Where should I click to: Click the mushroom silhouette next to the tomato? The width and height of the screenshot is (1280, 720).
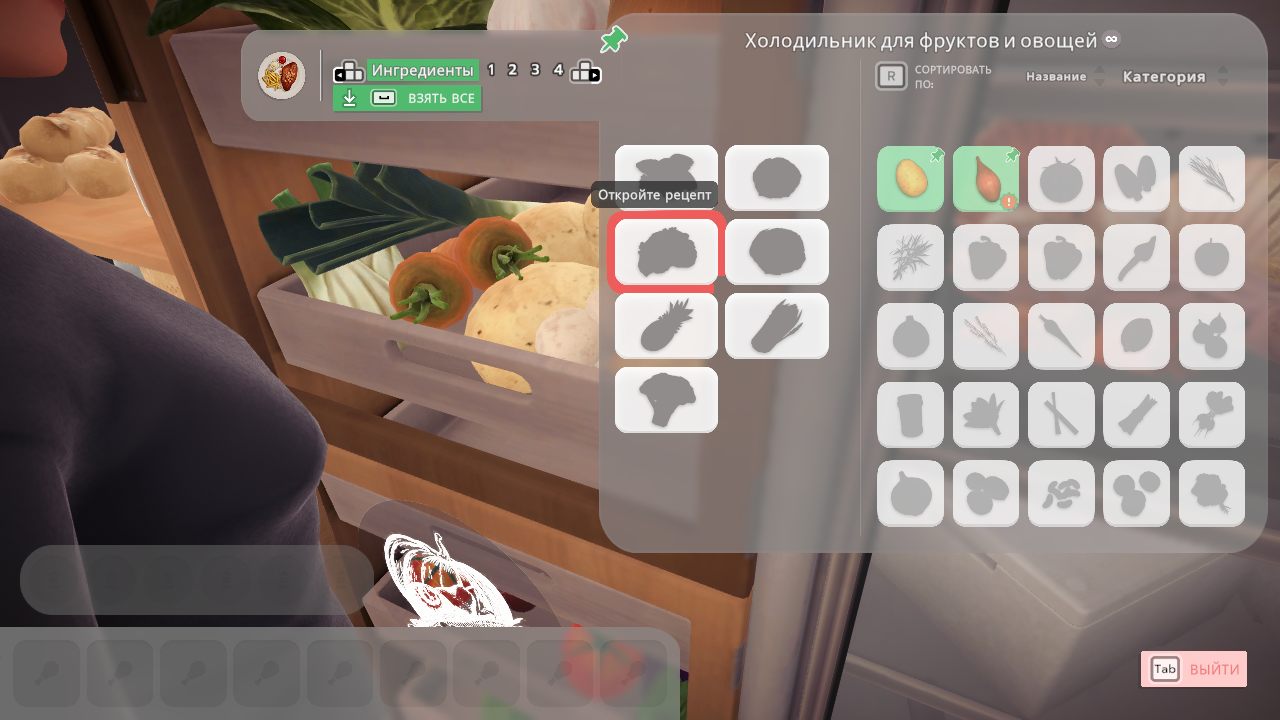point(1136,180)
